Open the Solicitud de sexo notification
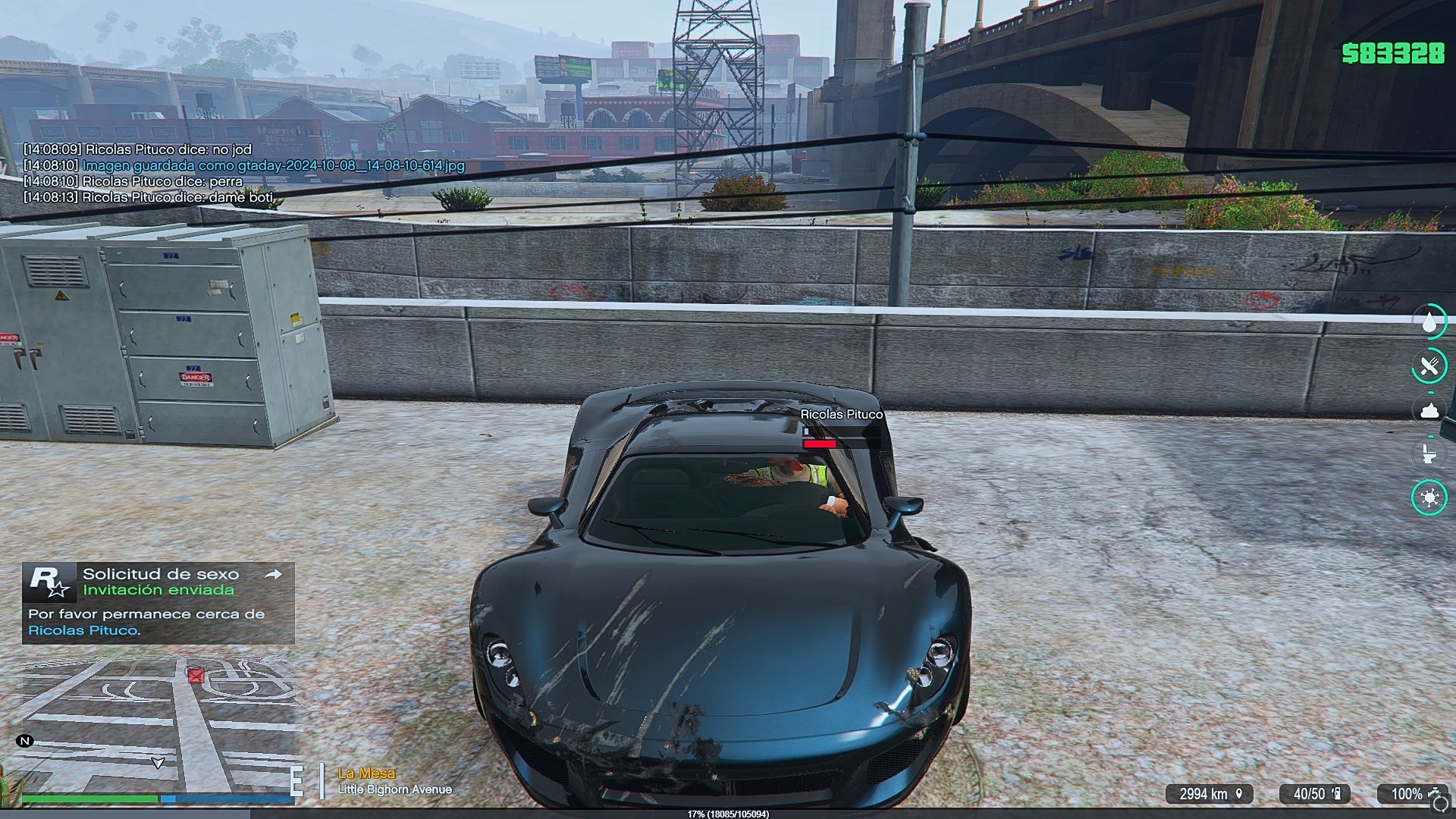Screen dimensions: 1456x819 [158, 603]
